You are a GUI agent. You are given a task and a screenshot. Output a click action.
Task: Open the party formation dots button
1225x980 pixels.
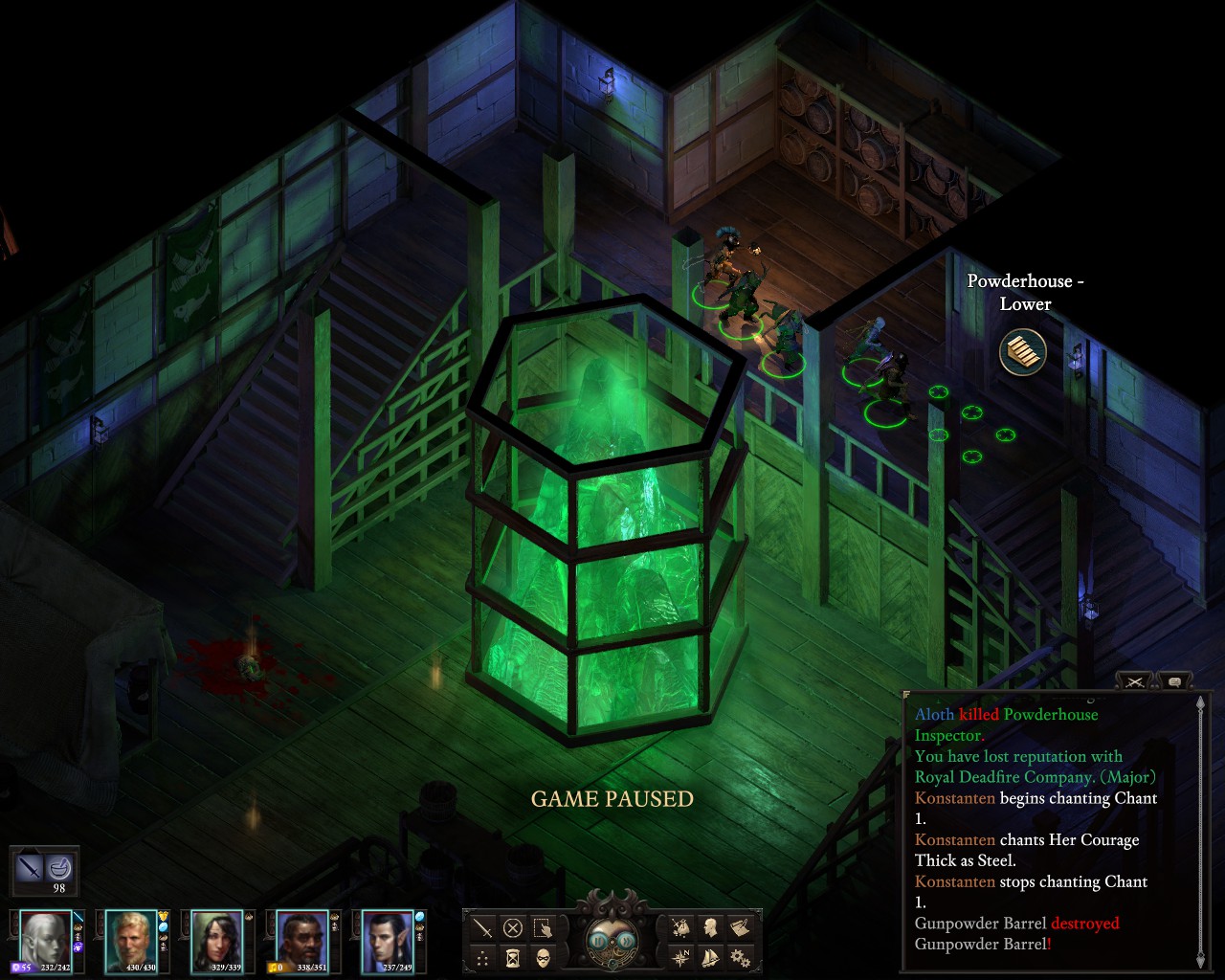tap(483, 957)
